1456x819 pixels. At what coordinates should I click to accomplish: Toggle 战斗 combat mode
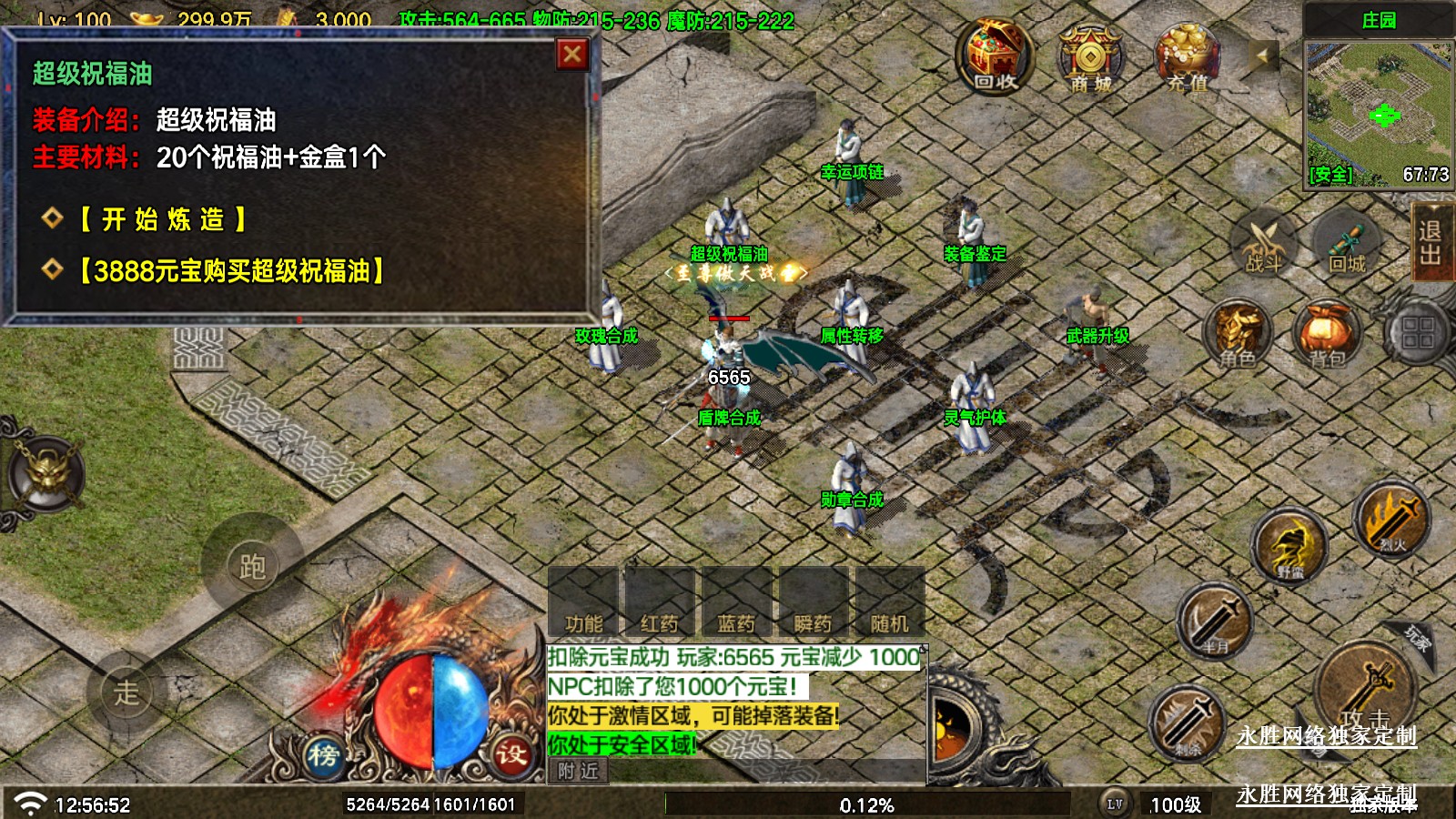point(1264,244)
